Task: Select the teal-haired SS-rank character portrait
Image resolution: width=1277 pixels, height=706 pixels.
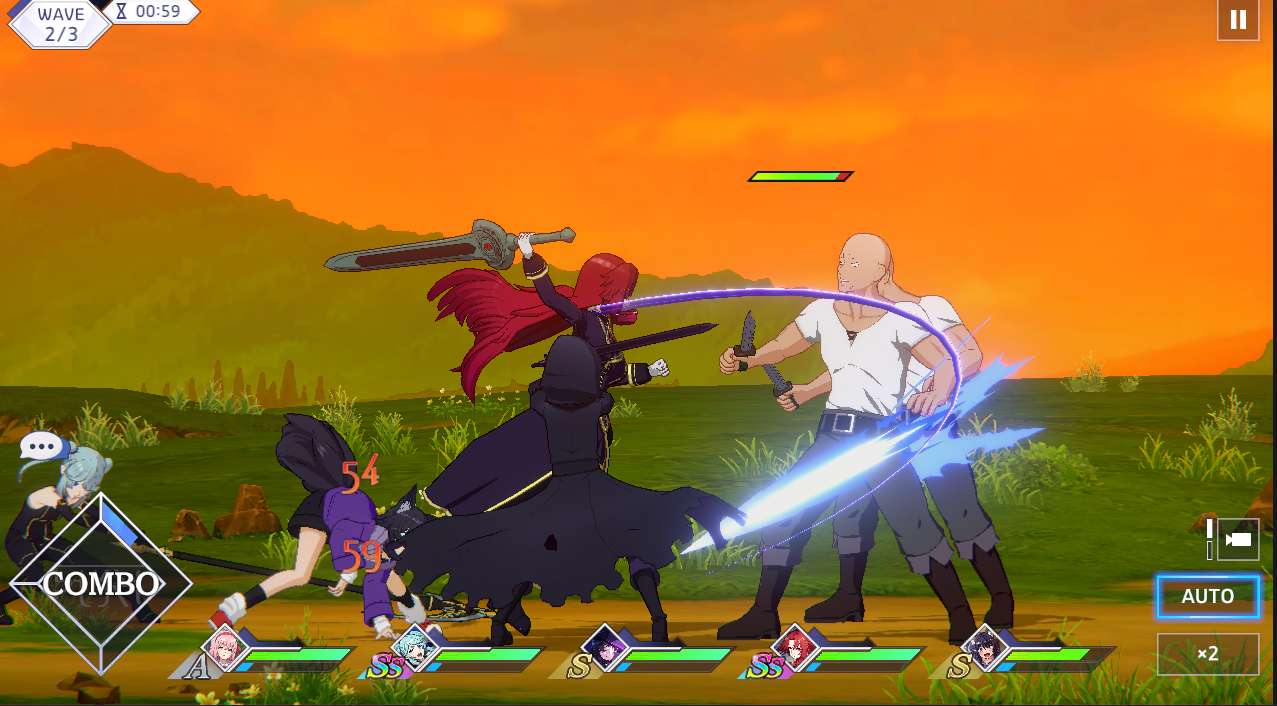Action: point(412,648)
